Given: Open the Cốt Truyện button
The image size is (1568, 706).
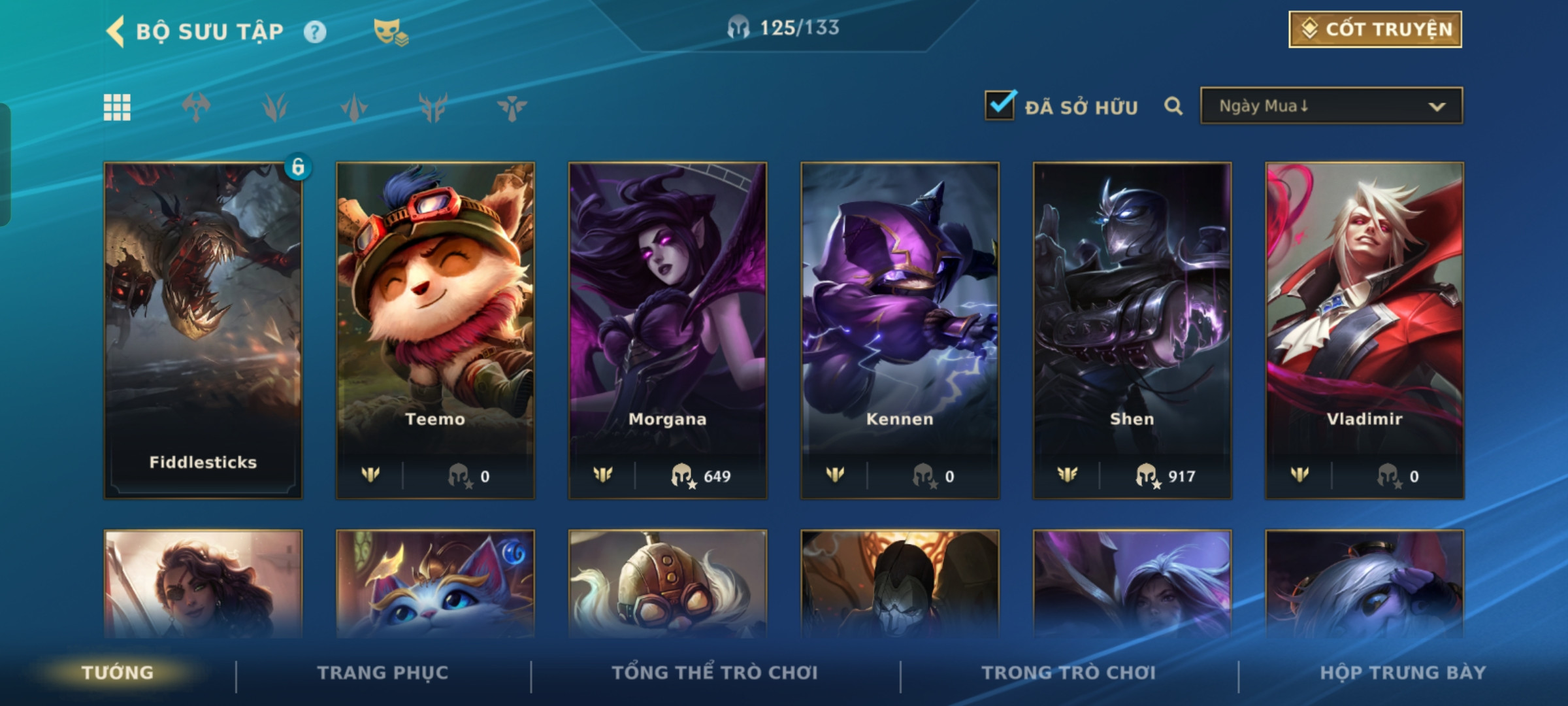Looking at the screenshot, I should [x=1375, y=29].
